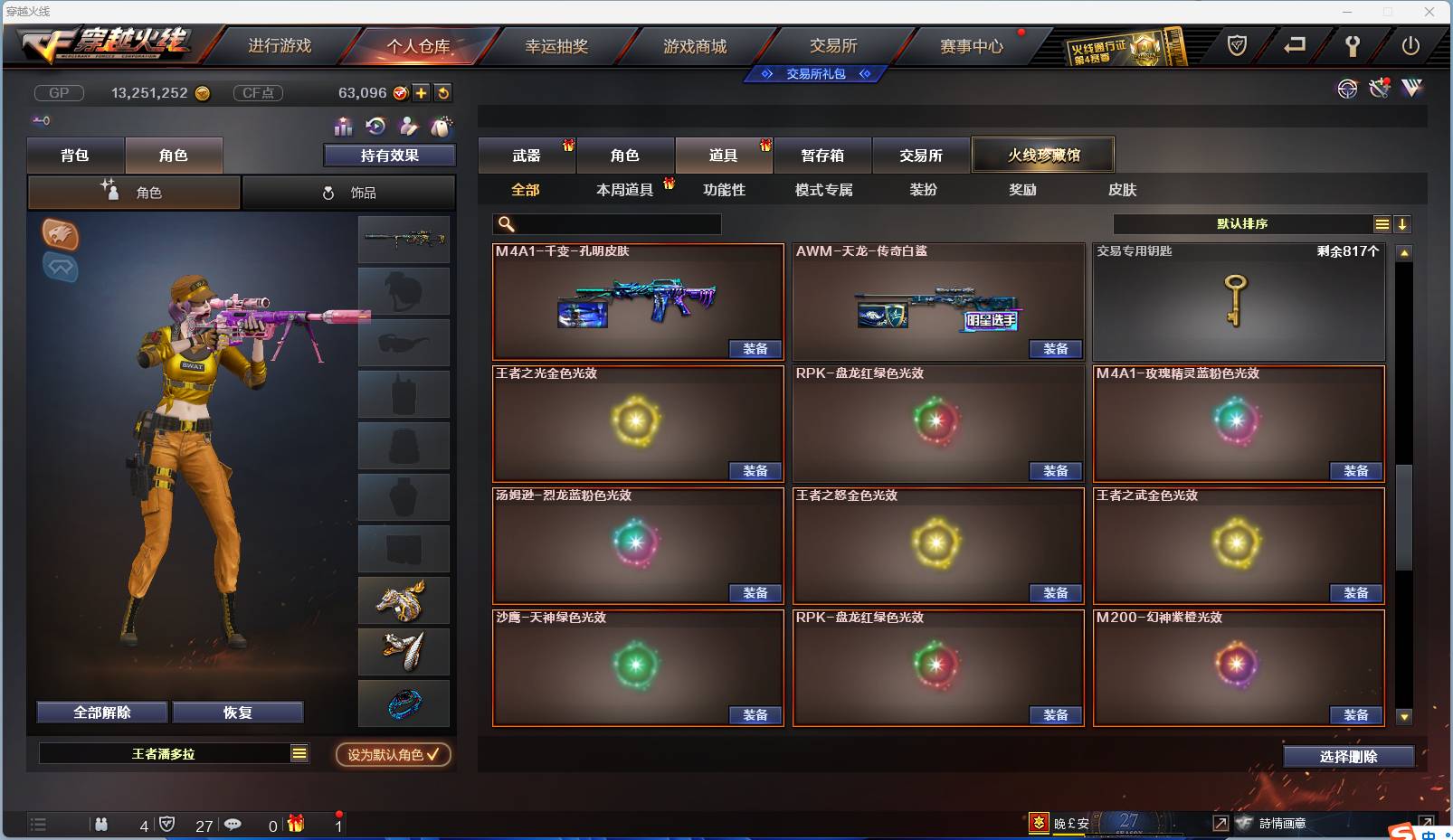Screen dimensions: 1453x840
Task: Switch to the 武器 weapons tab
Action: click(526, 155)
